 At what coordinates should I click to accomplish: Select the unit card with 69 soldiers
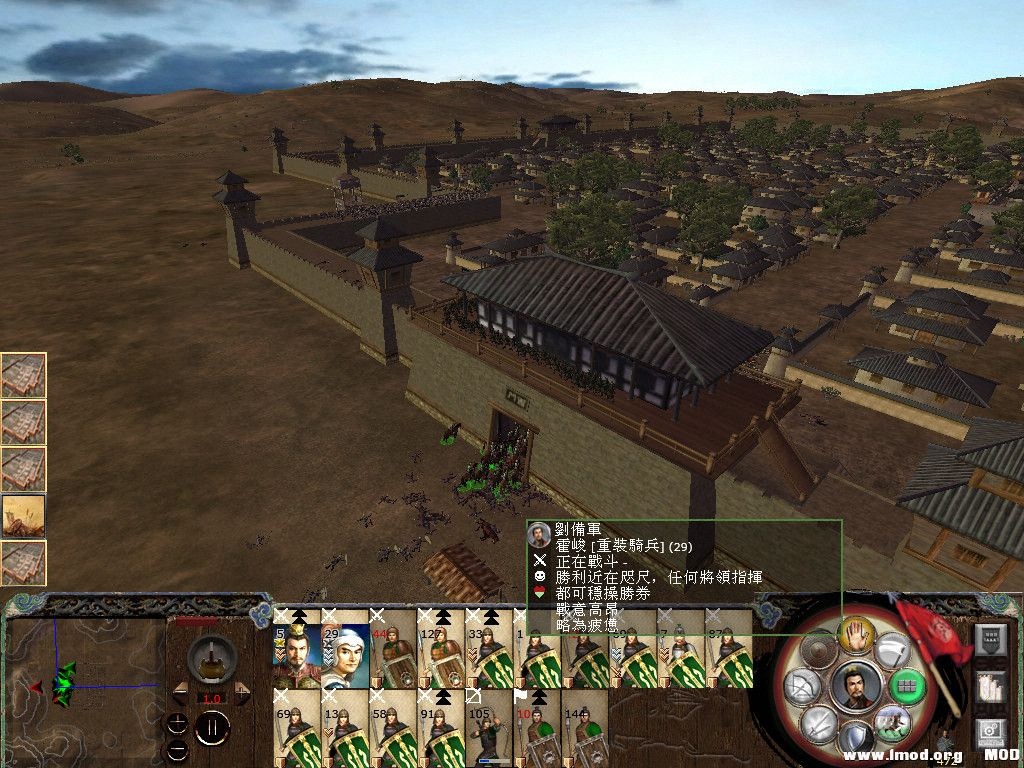tap(296, 732)
